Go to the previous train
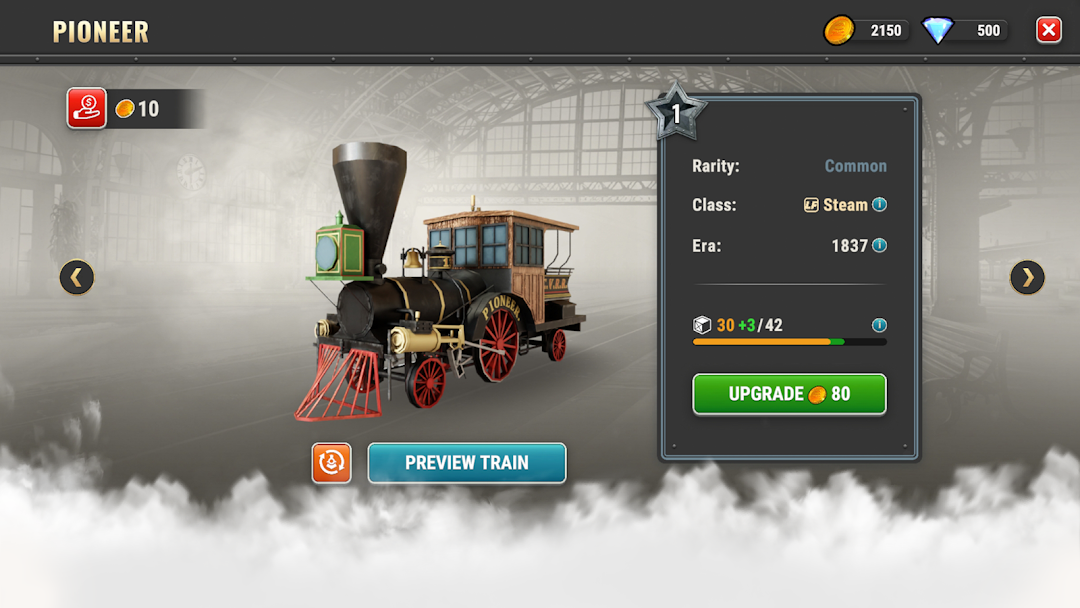The image size is (1080, 608). [x=77, y=277]
